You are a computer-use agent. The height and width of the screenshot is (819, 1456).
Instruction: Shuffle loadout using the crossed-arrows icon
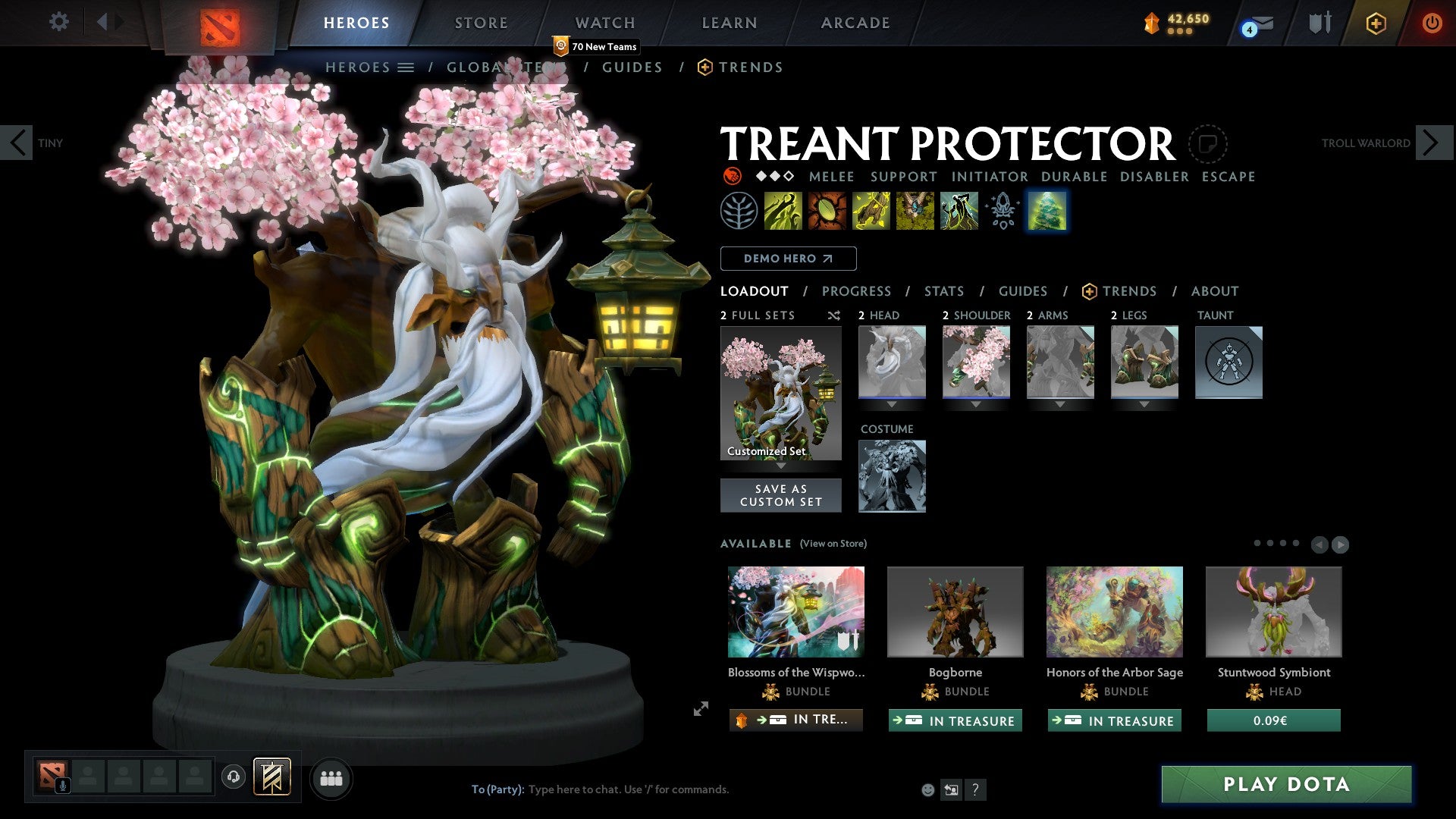coord(833,315)
